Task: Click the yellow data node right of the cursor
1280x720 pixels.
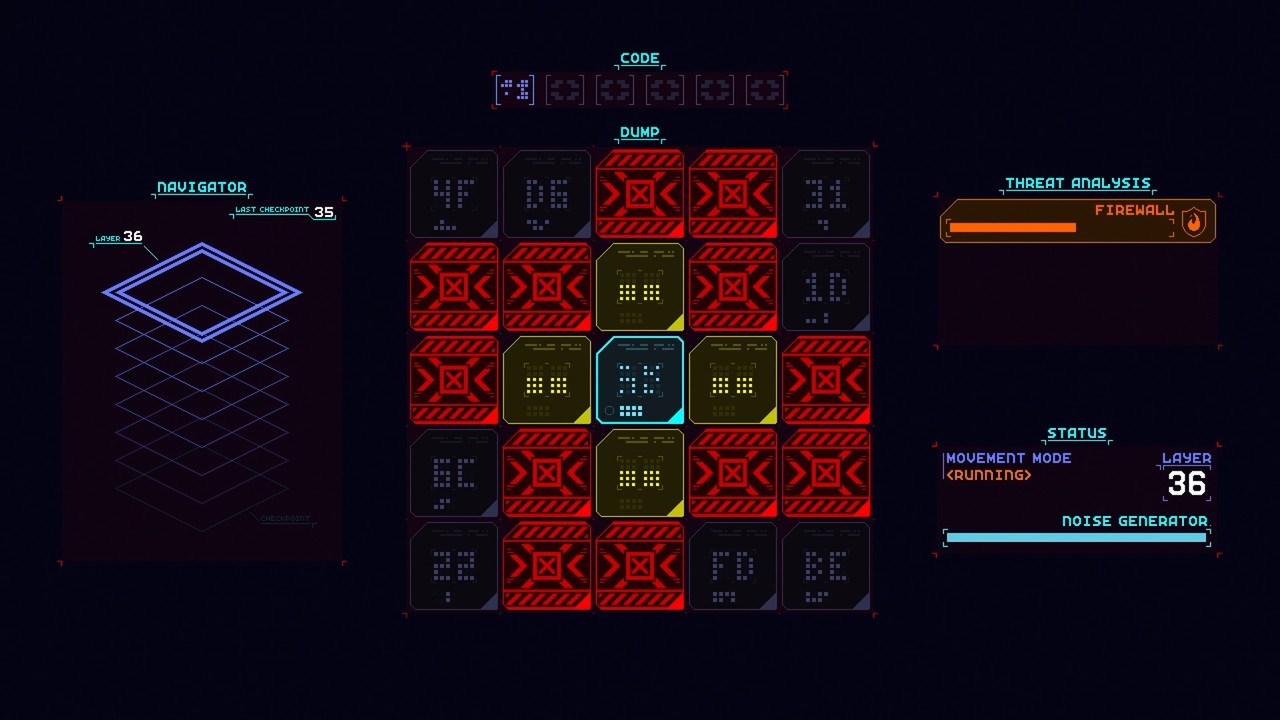Action: (733, 380)
